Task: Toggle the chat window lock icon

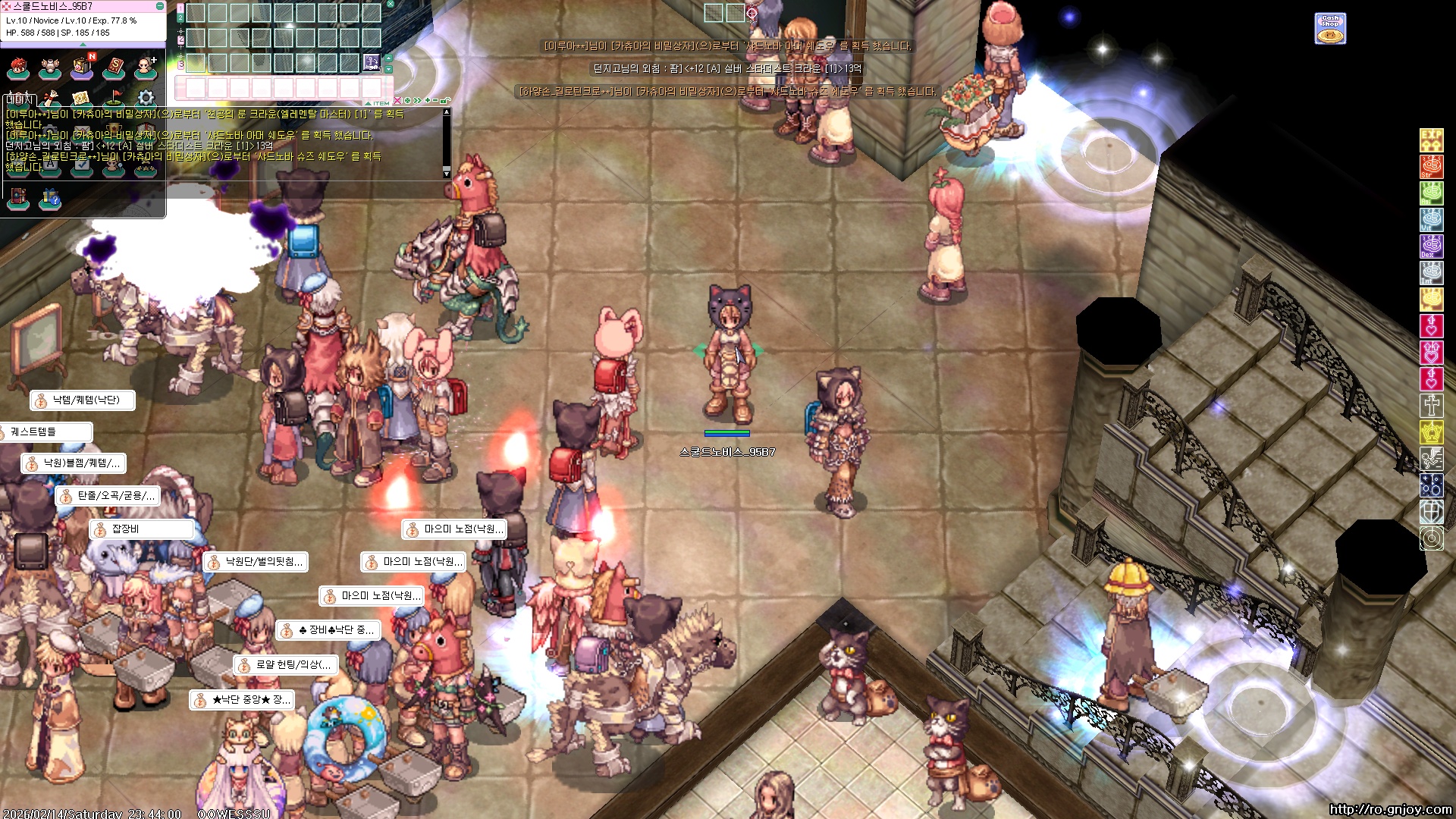Action: coord(446,100)
